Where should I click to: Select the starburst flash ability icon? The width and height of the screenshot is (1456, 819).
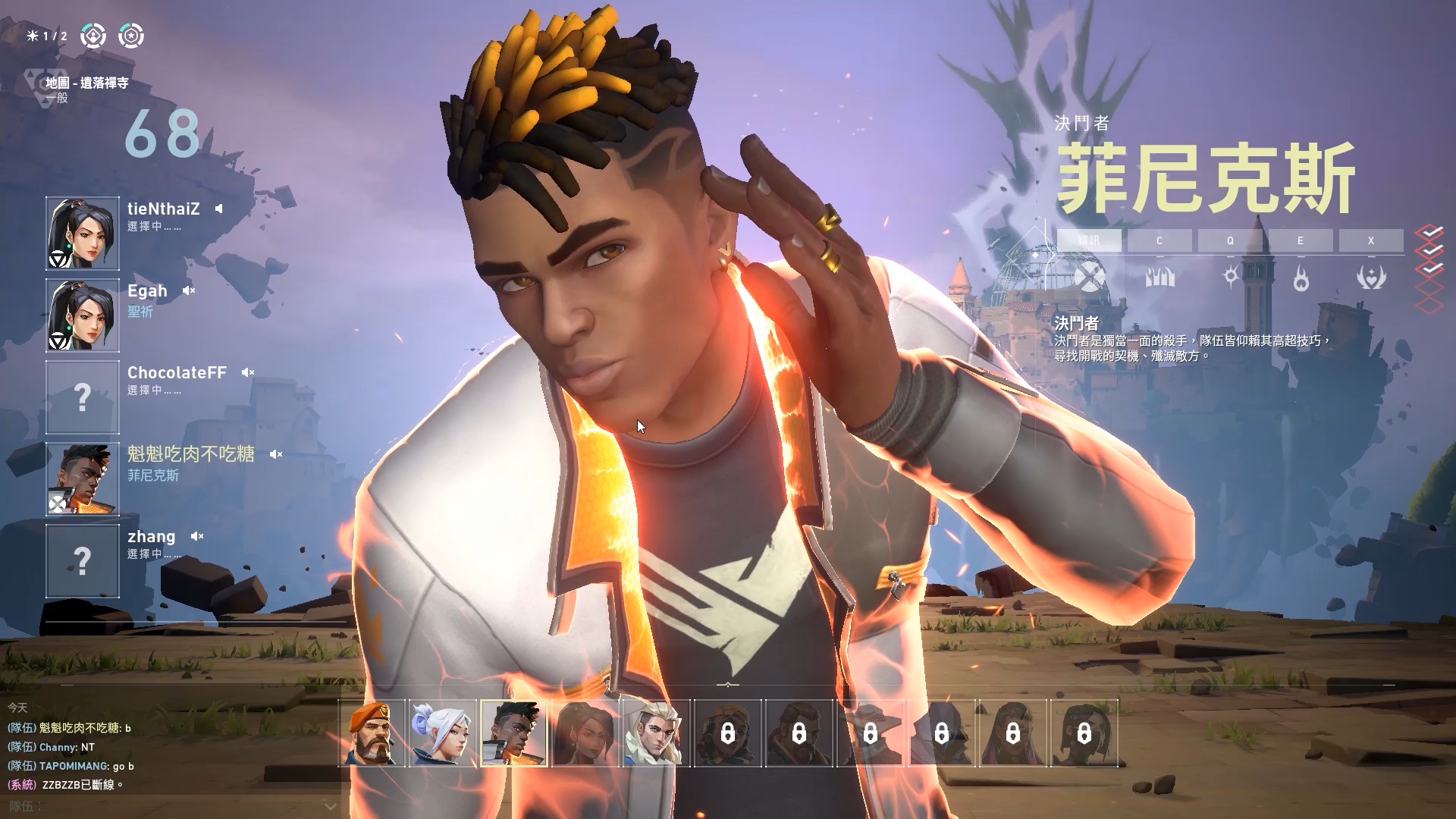tap(1230, 277)
